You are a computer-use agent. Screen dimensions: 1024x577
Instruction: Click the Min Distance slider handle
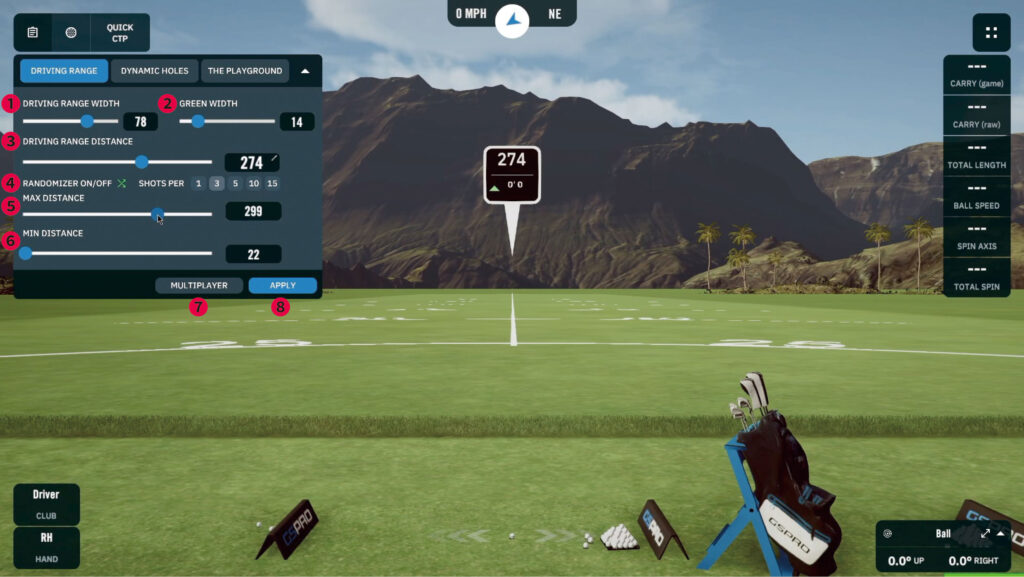pyautogui.click(x=25, y=254)
